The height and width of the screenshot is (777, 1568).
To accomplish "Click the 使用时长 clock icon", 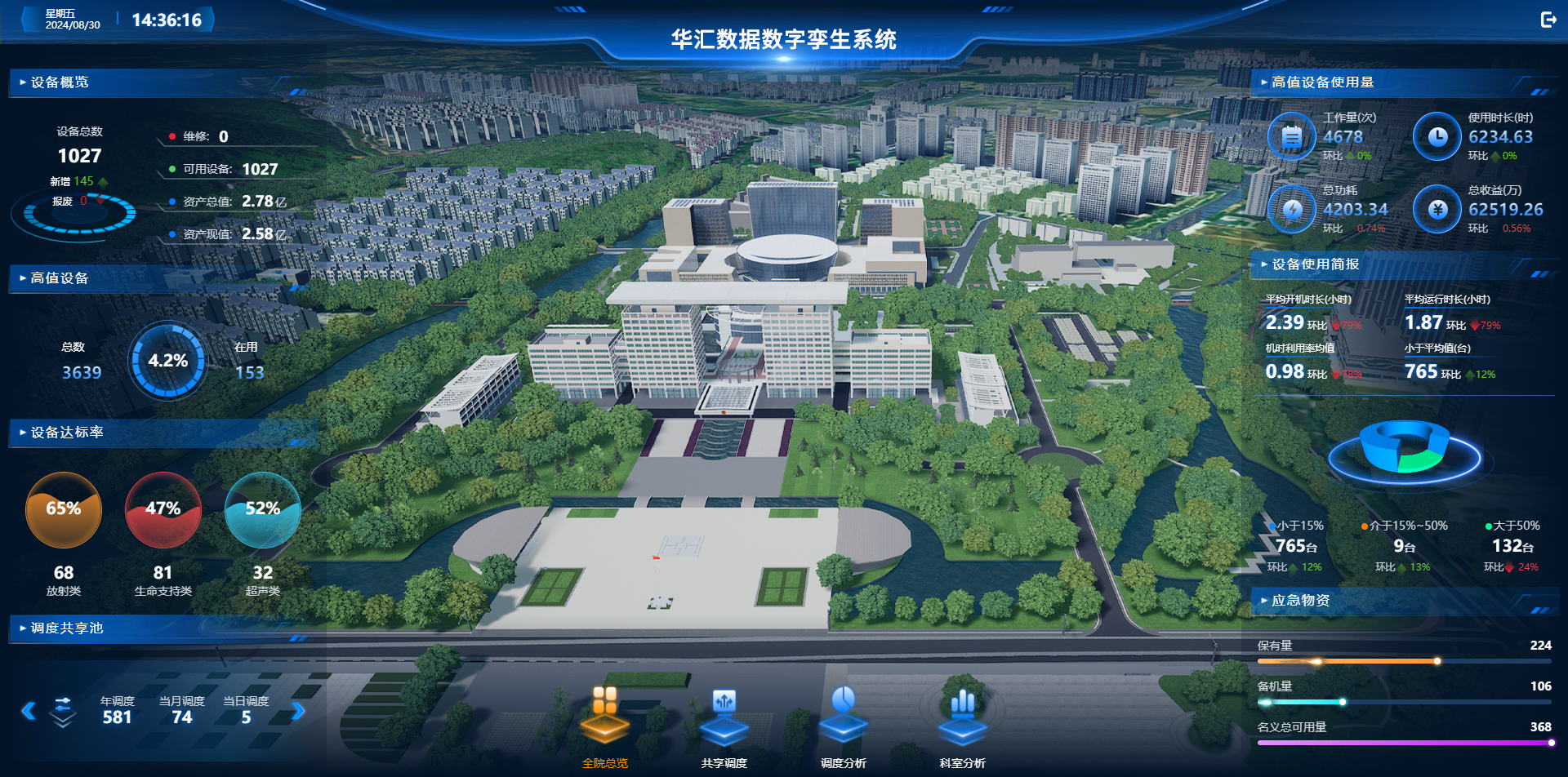I will click(1437, 136).
